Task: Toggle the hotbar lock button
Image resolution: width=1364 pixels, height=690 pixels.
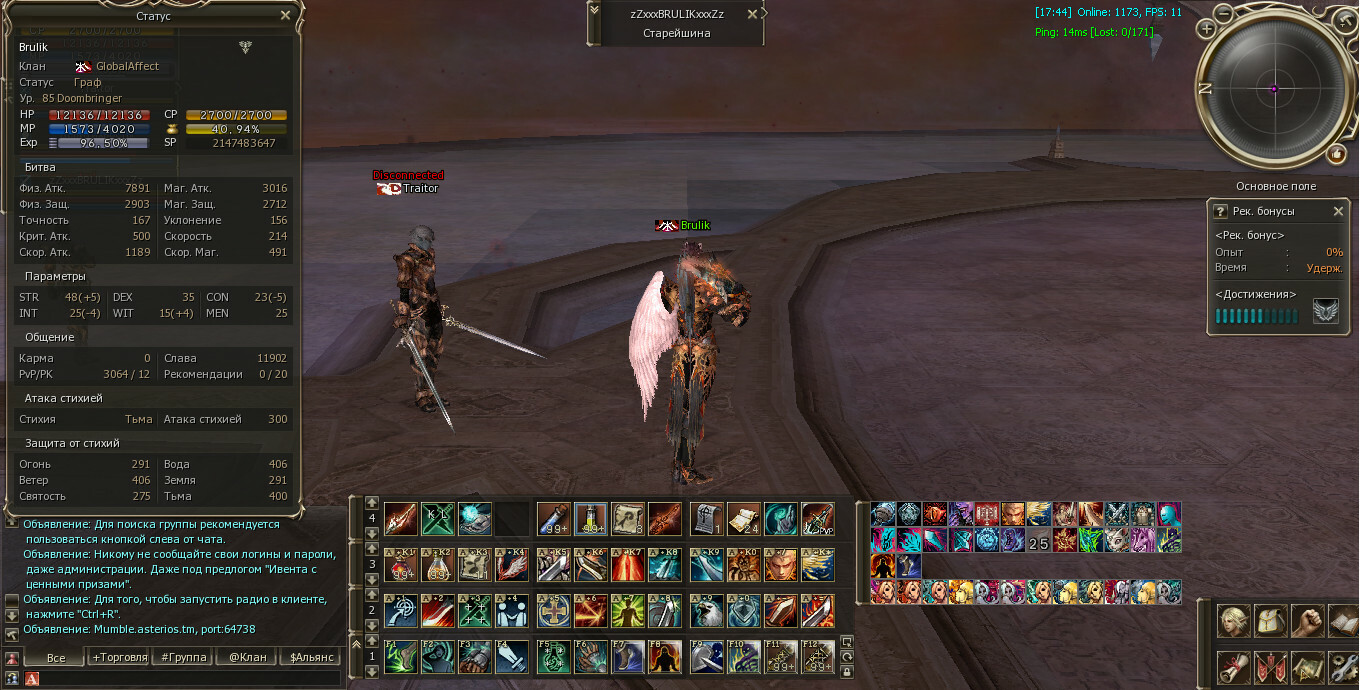Action: [847, 672]
